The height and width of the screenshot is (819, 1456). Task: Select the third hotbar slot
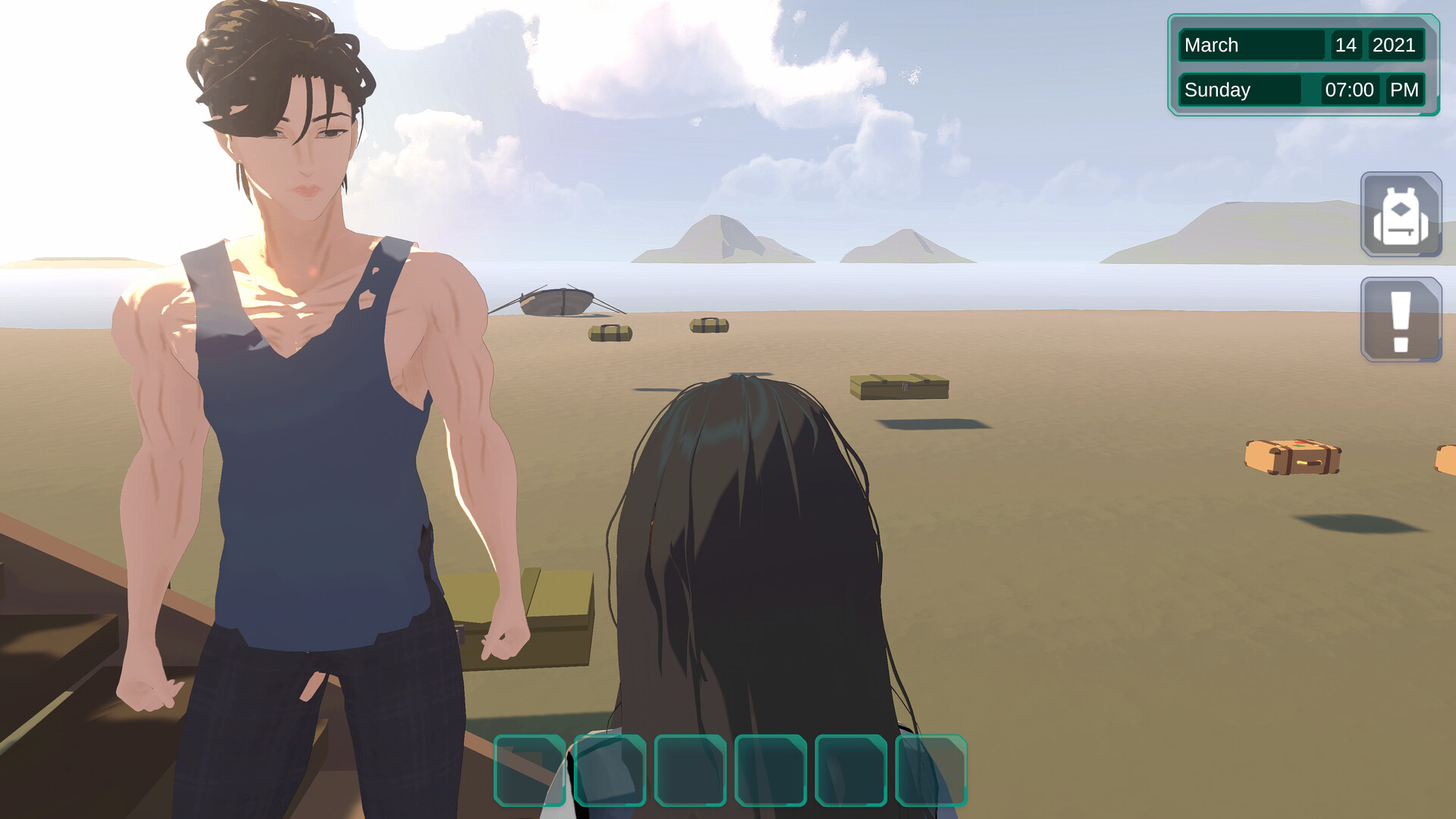pyautogui.click(x=690, y=772)
